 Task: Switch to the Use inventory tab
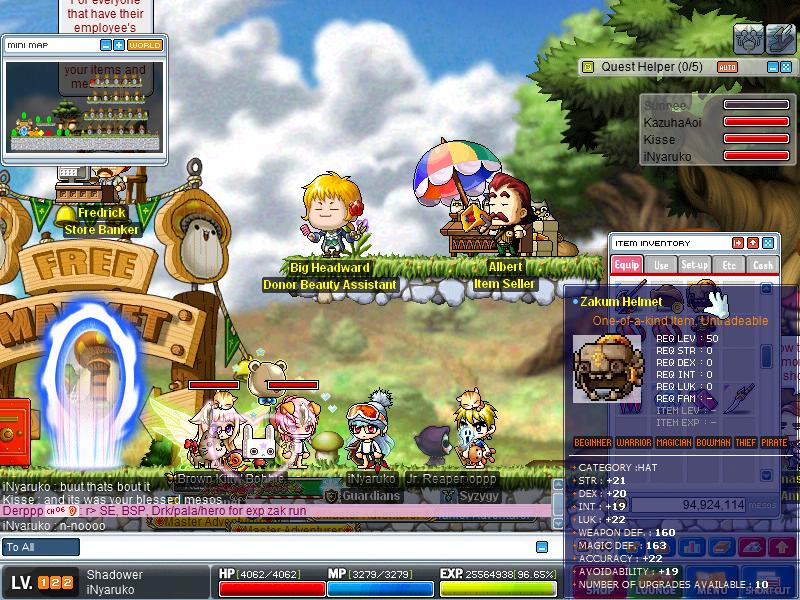click(x=661, y=265)
